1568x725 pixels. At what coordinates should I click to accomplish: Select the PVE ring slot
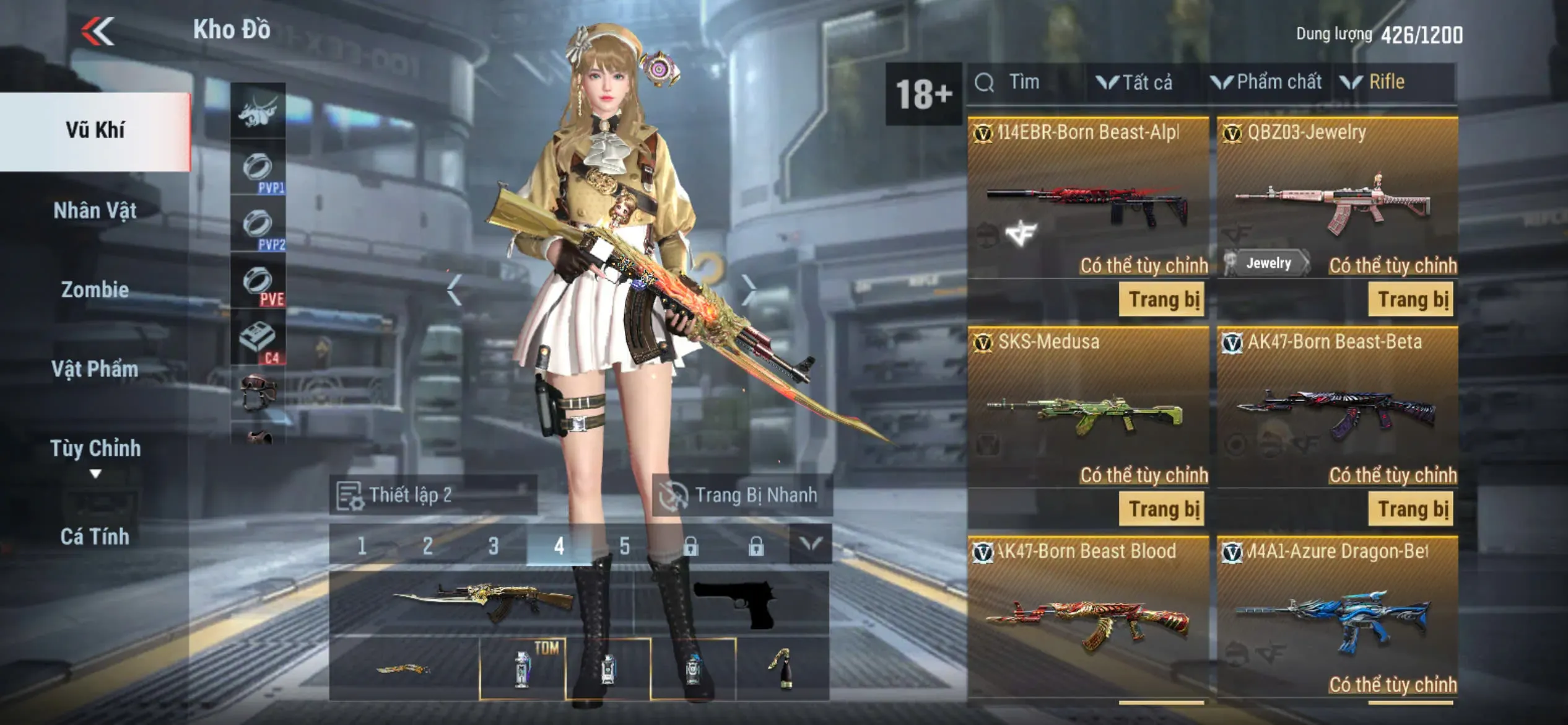pos(258,283)
